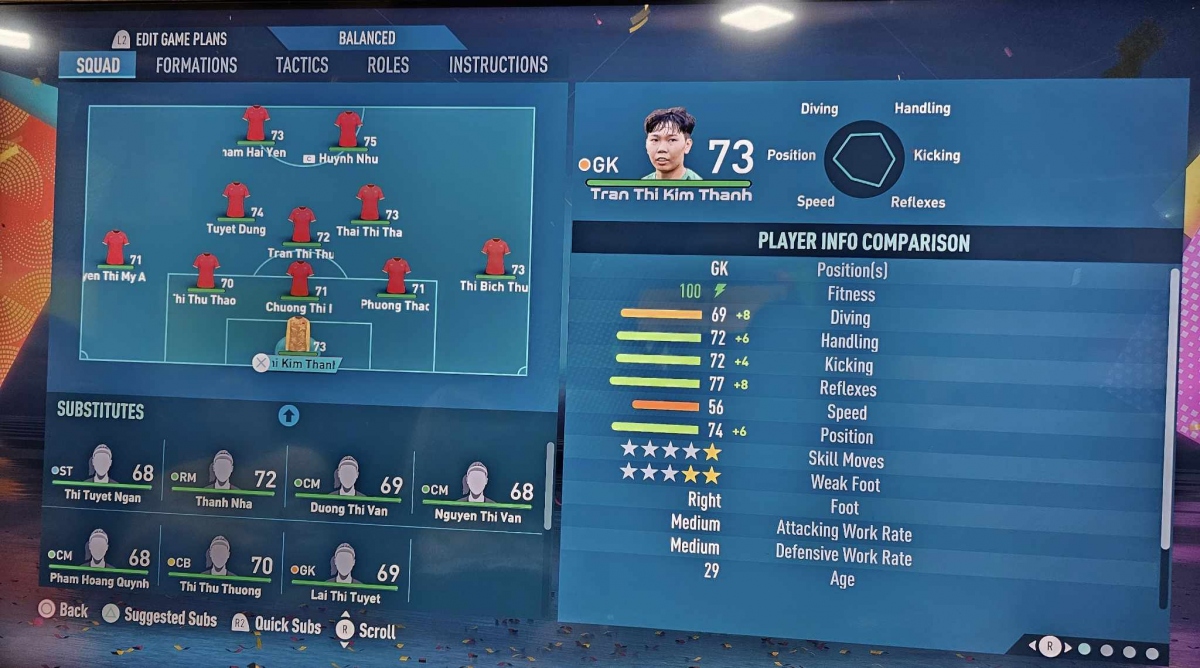Choose midfielder Tuyet Dung on the pitch
Image resolution: width=1200 pixels, height=668 pixels.
tap(236, 201)
